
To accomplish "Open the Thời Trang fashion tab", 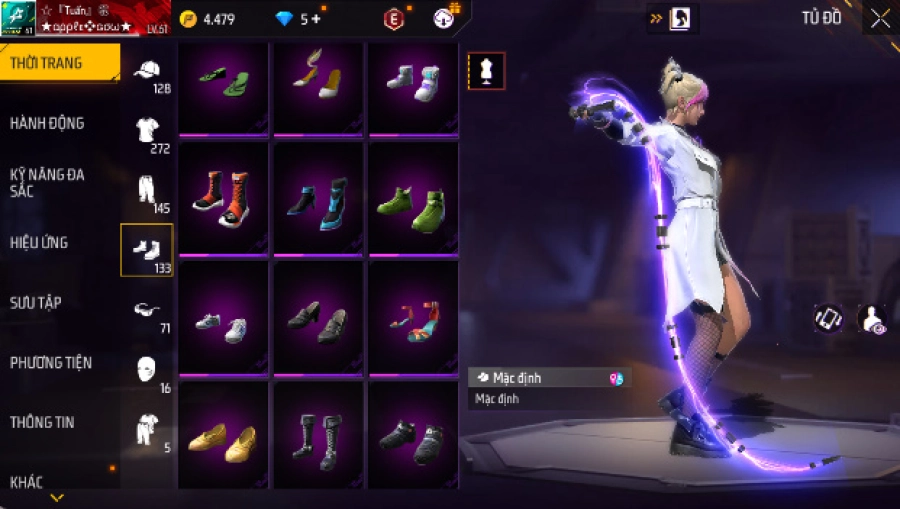I will coord(47,64).
